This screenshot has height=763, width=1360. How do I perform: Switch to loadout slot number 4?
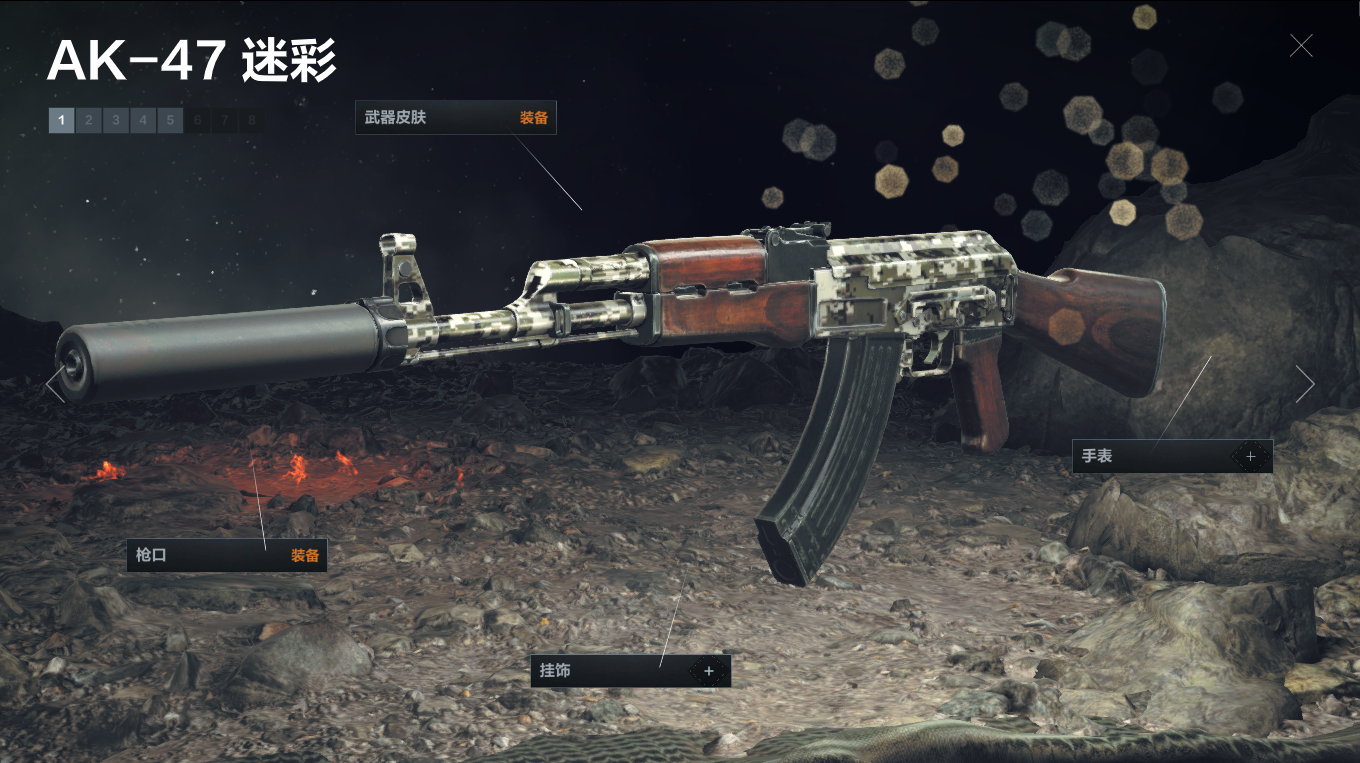(143, 121)
